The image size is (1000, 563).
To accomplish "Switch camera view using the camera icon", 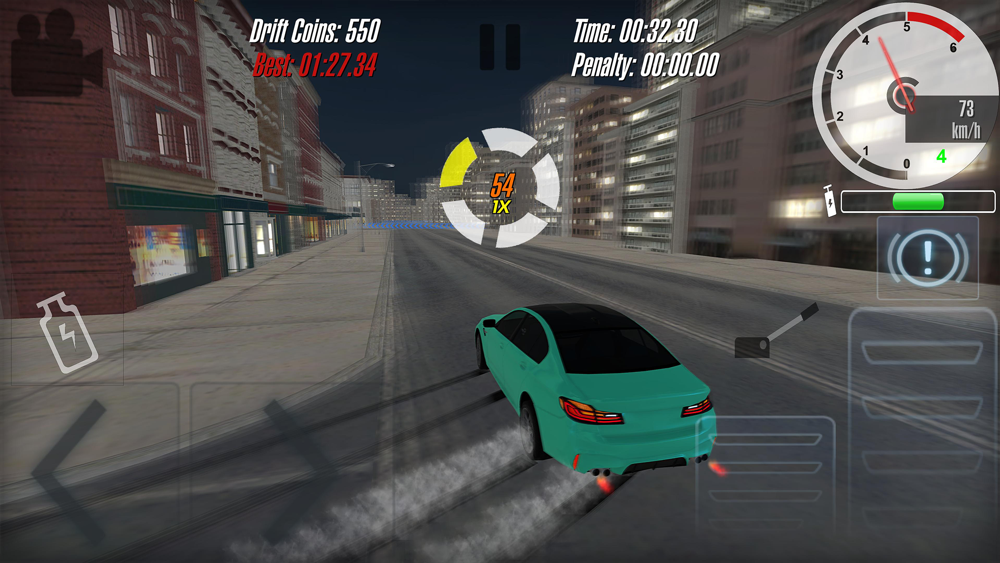I will [x=56, y=53].
